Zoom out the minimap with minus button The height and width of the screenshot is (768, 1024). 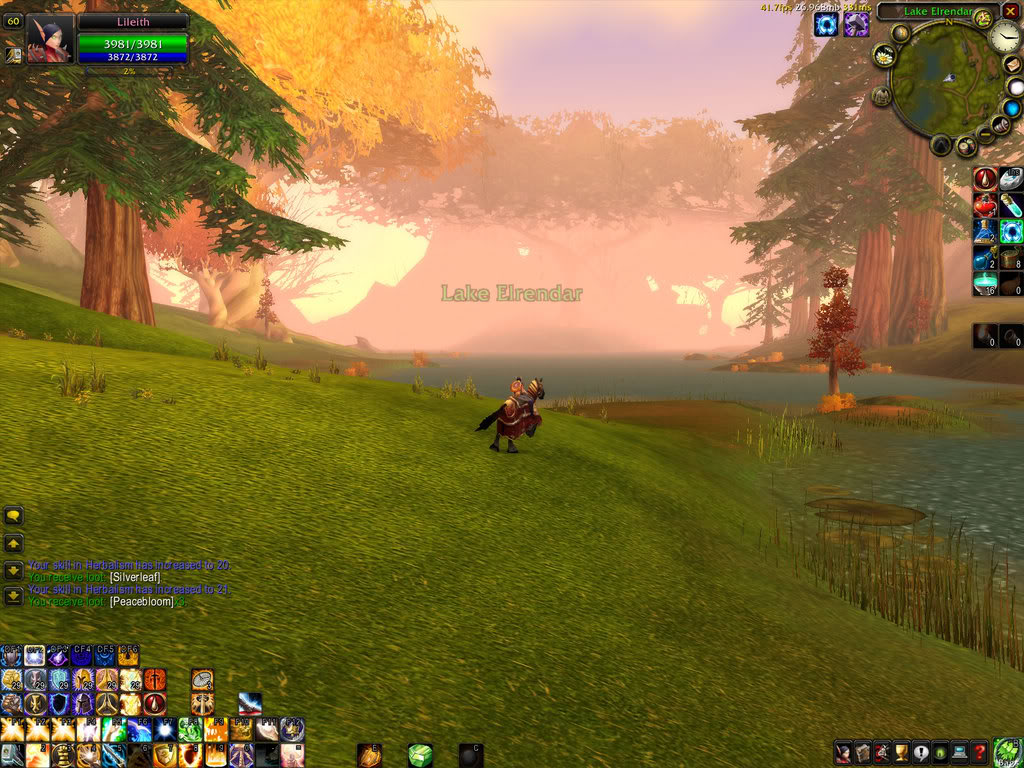(x=985, y=134)
